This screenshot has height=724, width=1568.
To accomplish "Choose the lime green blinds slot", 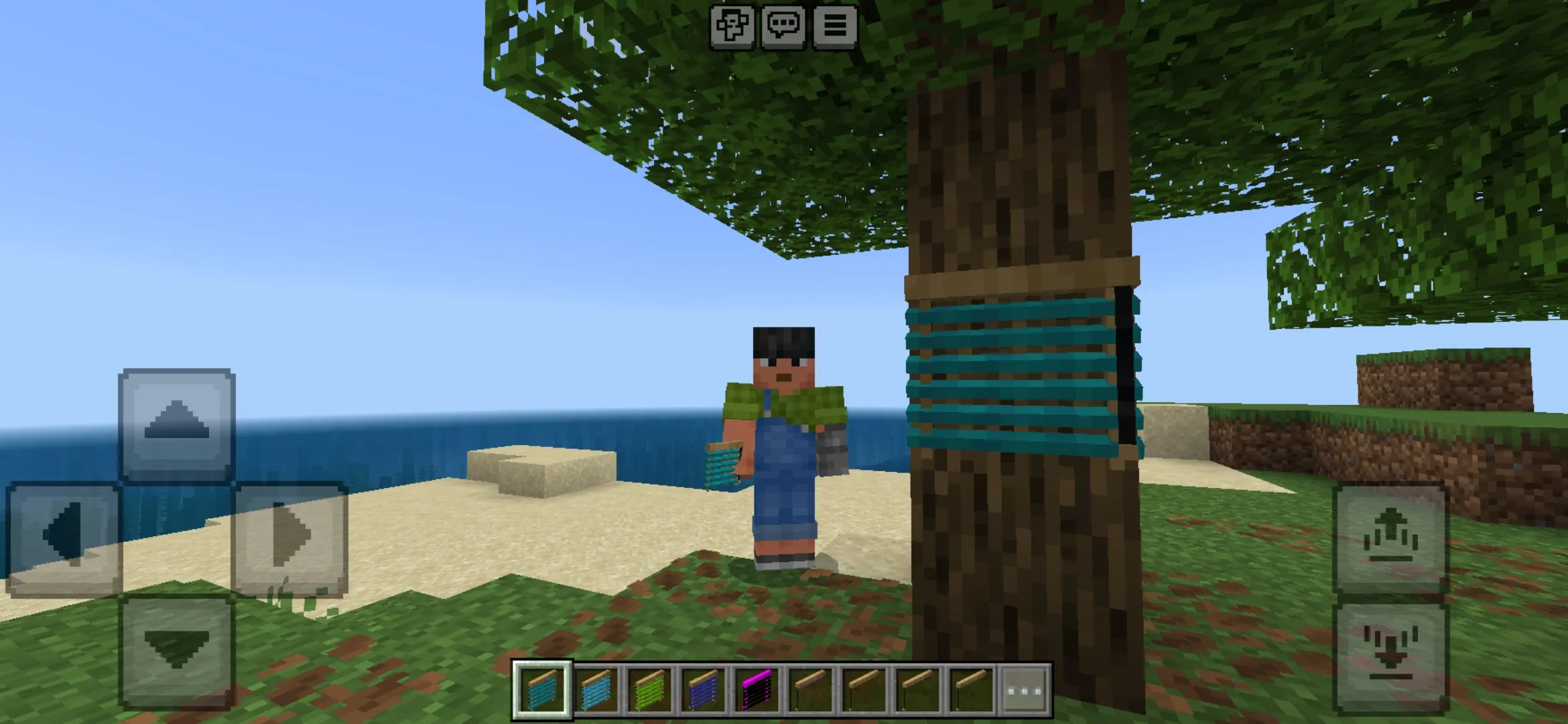I will 650,690.
